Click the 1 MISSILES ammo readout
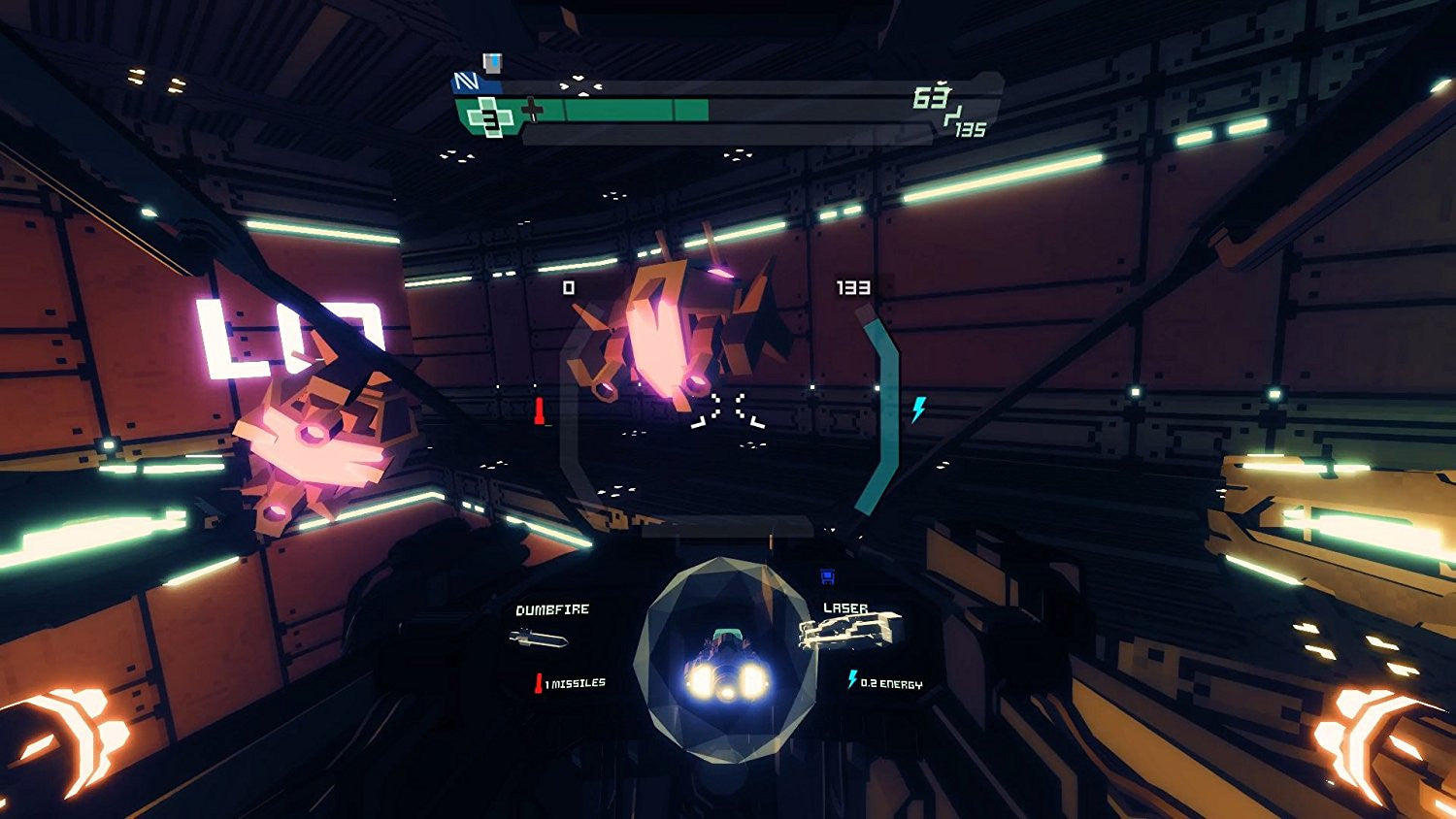This screenshot has width=1456, height=819. (x=576, y=682)
